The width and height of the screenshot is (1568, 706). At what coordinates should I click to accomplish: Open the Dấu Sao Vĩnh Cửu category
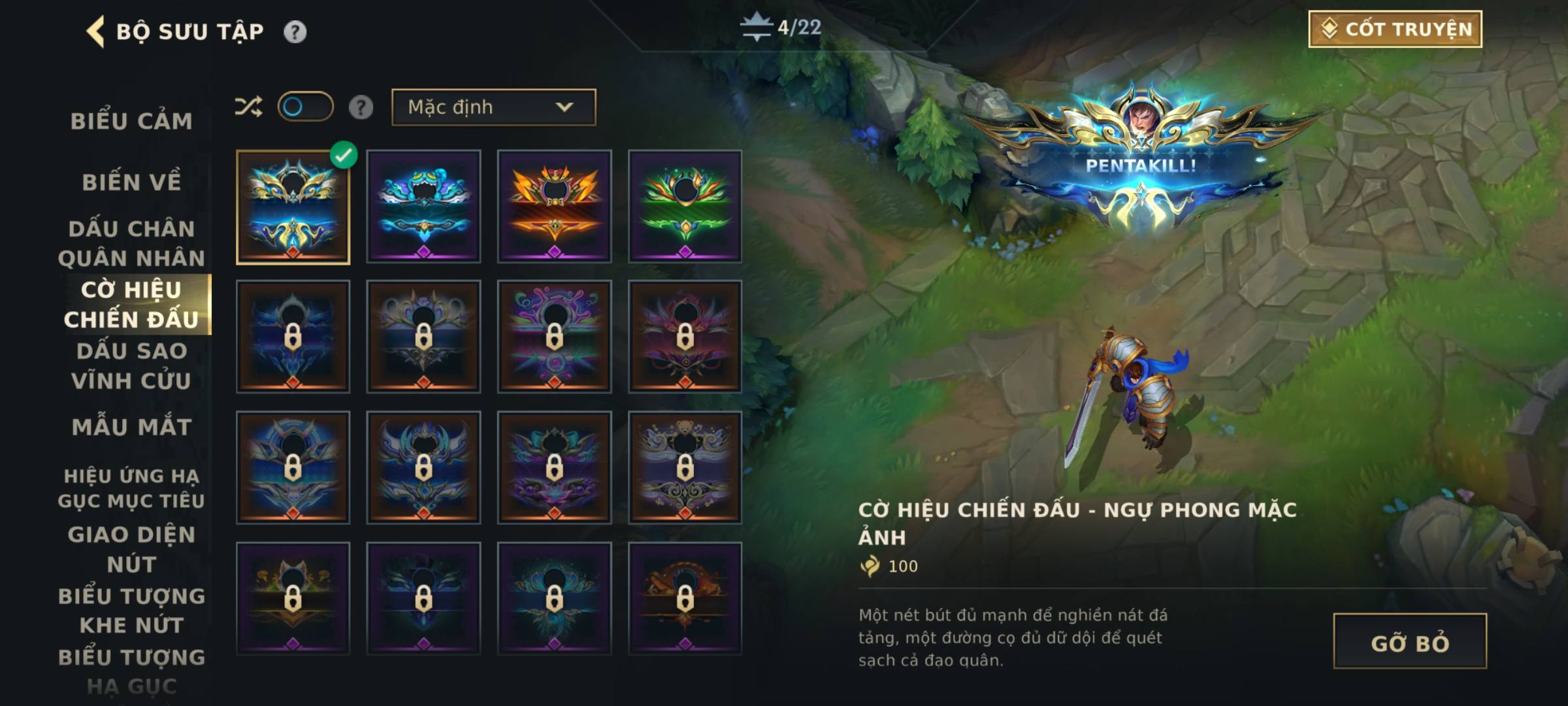click(x=131, y=365)
